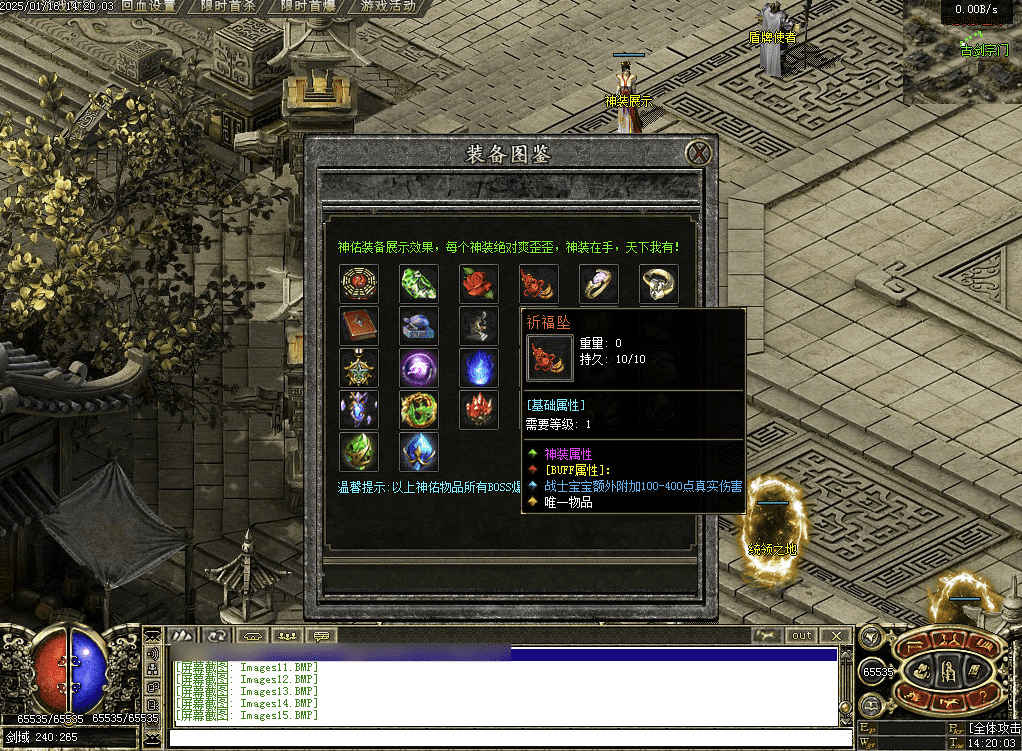Select the 限时首爆 top menu tab

point(307,7)
